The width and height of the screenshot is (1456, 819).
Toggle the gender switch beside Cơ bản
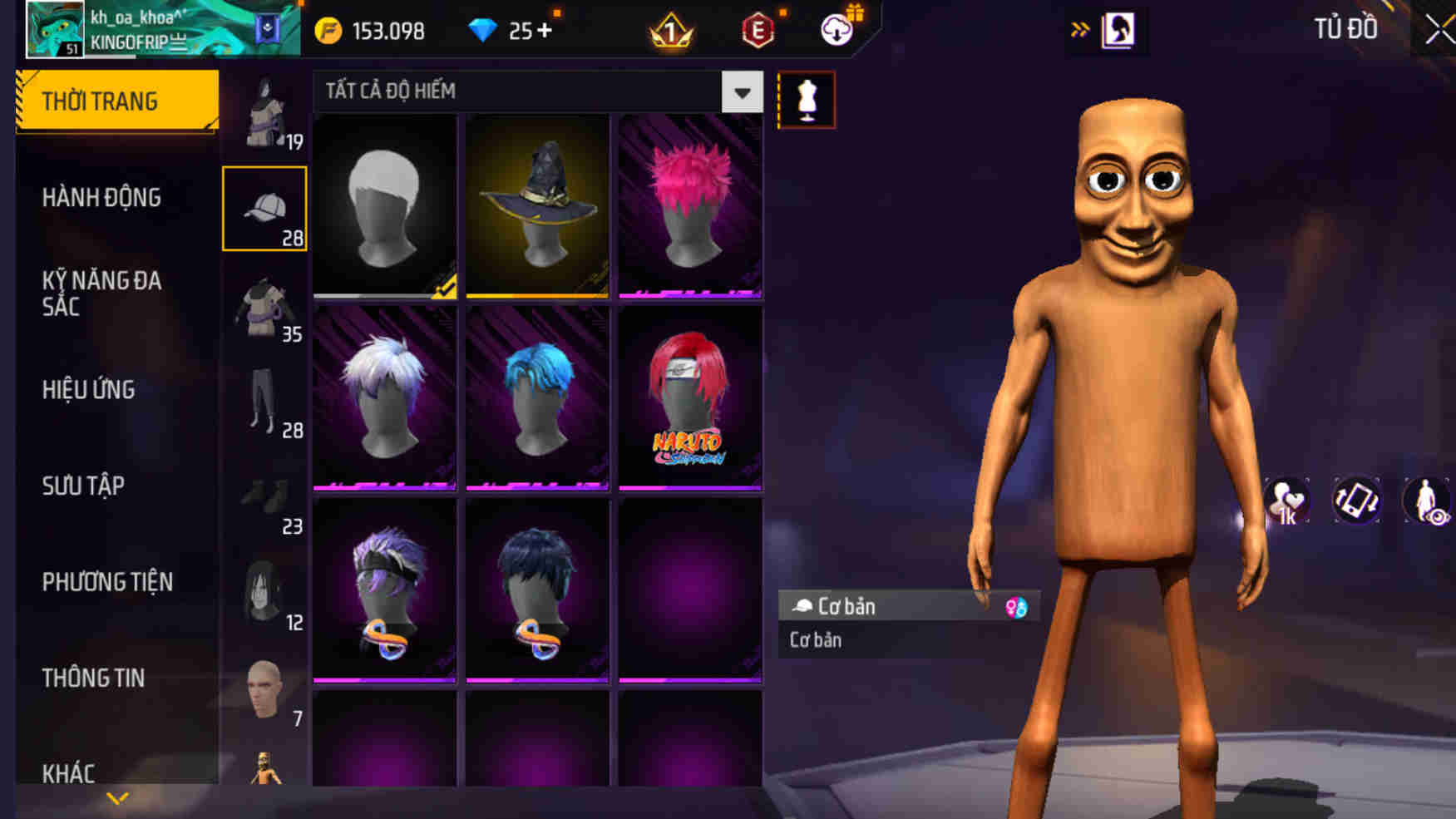(1014, 606)
